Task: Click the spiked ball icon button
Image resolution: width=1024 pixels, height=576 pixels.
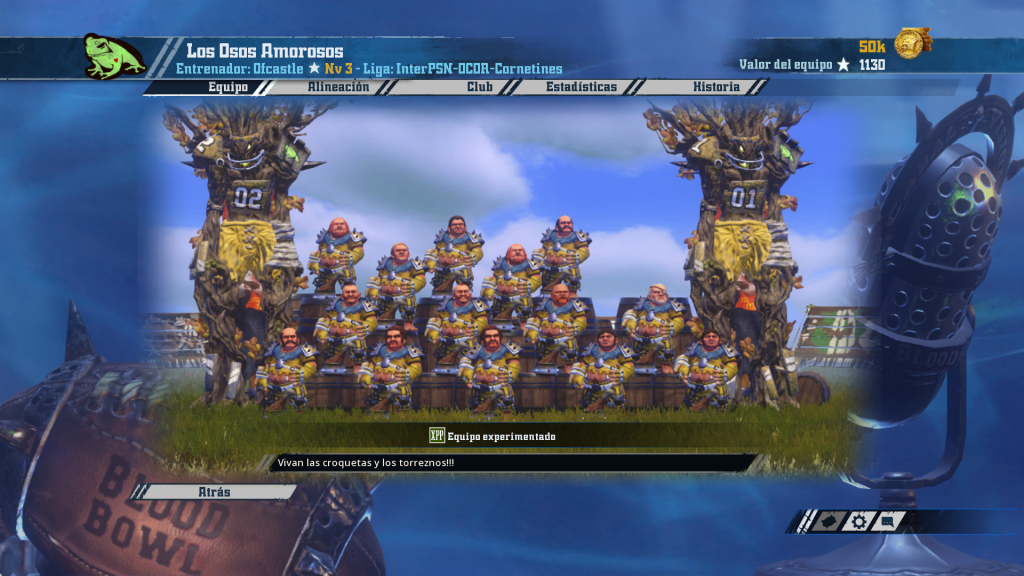Action: pyautogui.click(x=827, y=521)
